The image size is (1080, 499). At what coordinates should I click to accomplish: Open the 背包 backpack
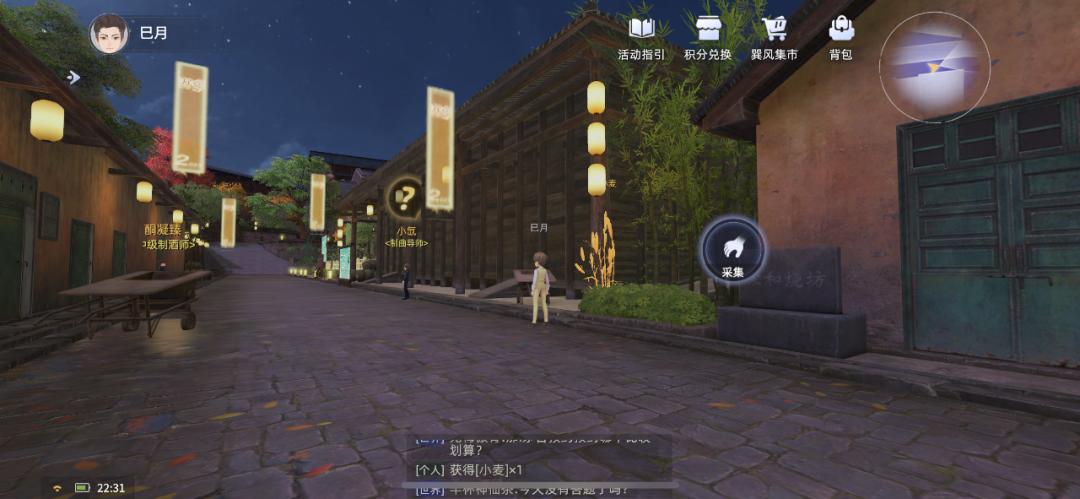(x=841, y=37)
